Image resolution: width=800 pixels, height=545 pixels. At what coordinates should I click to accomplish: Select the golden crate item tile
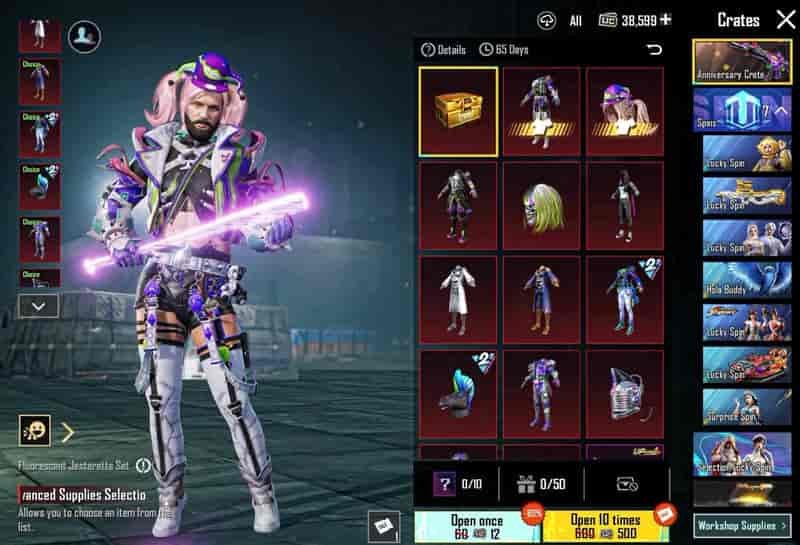(458, 111)
